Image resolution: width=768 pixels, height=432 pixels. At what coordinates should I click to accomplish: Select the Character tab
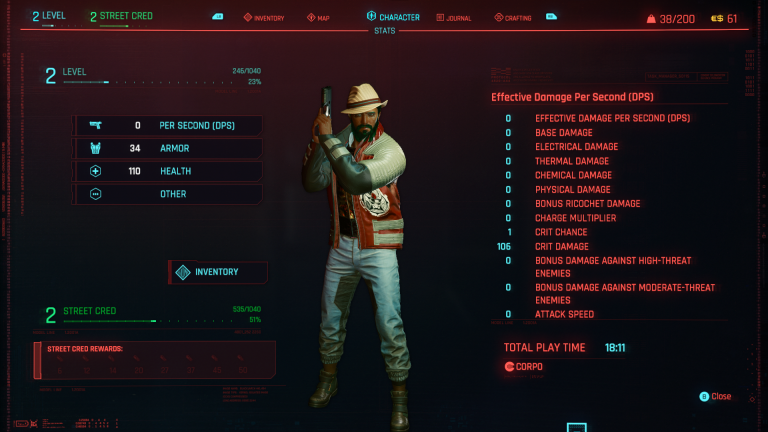click(393, 17)
